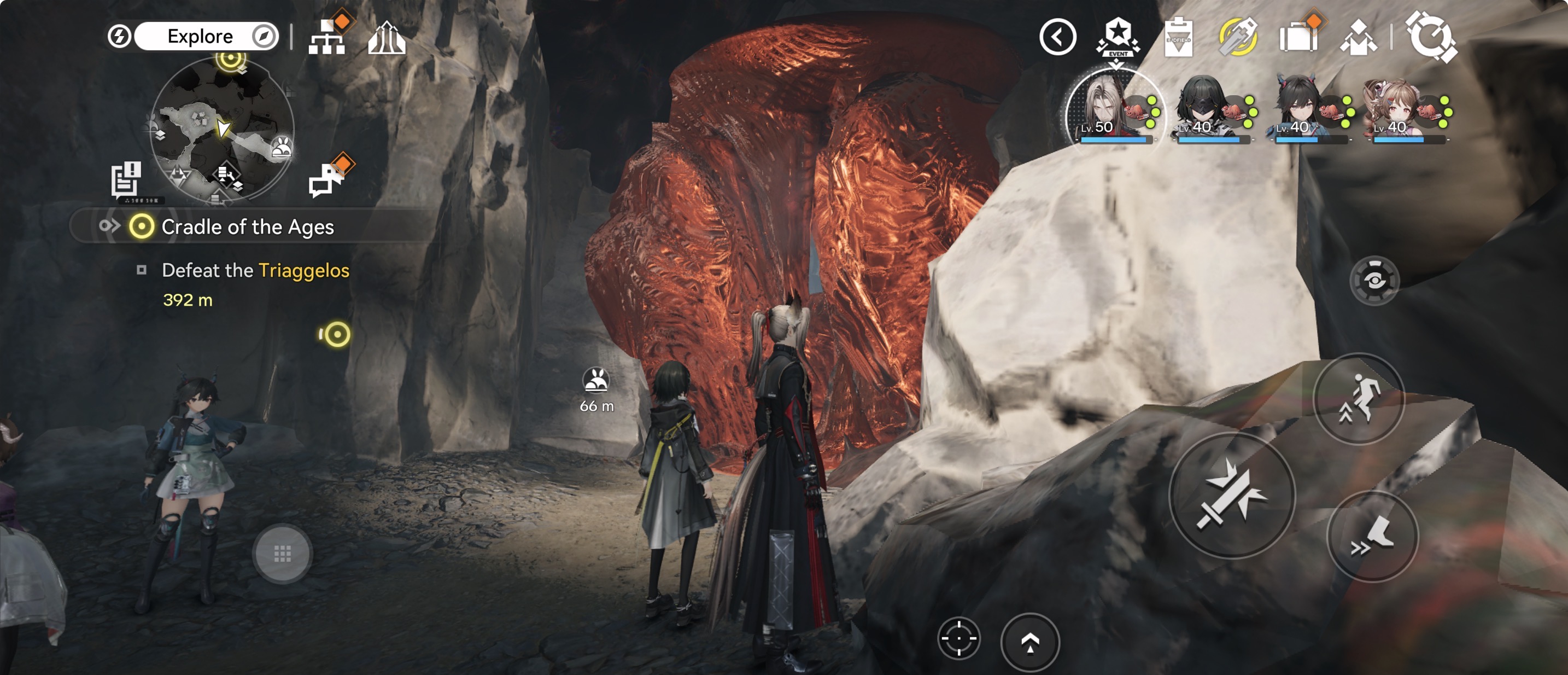Open the org-chart hierarchy icon
This screenshot has height=675, width=1568.
click(x=327, y=38)
